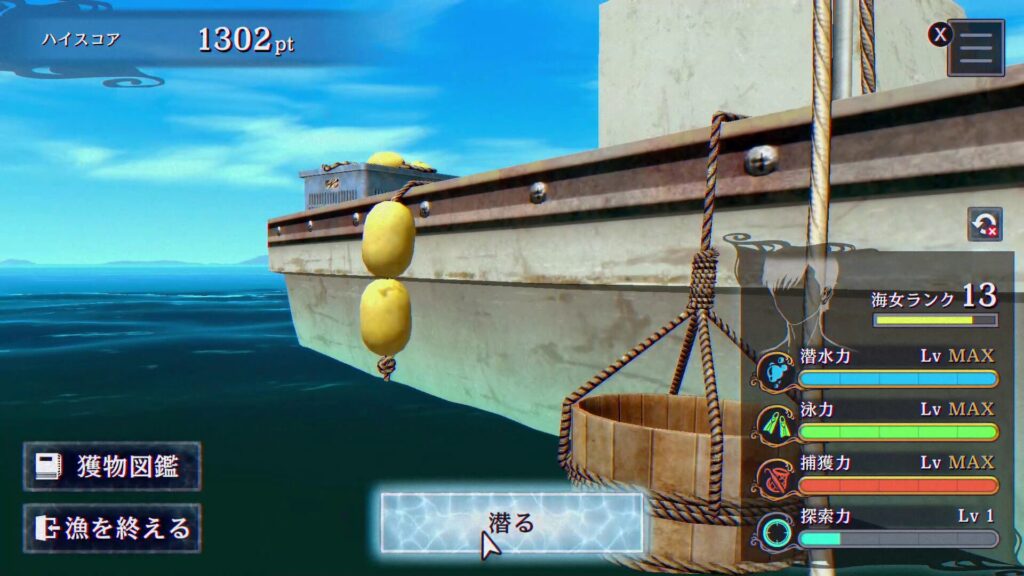The width and height of the screenshot is (1024, 576).
Task: Select the 捕獲力 capture power icon
Action: click(775, 477)
